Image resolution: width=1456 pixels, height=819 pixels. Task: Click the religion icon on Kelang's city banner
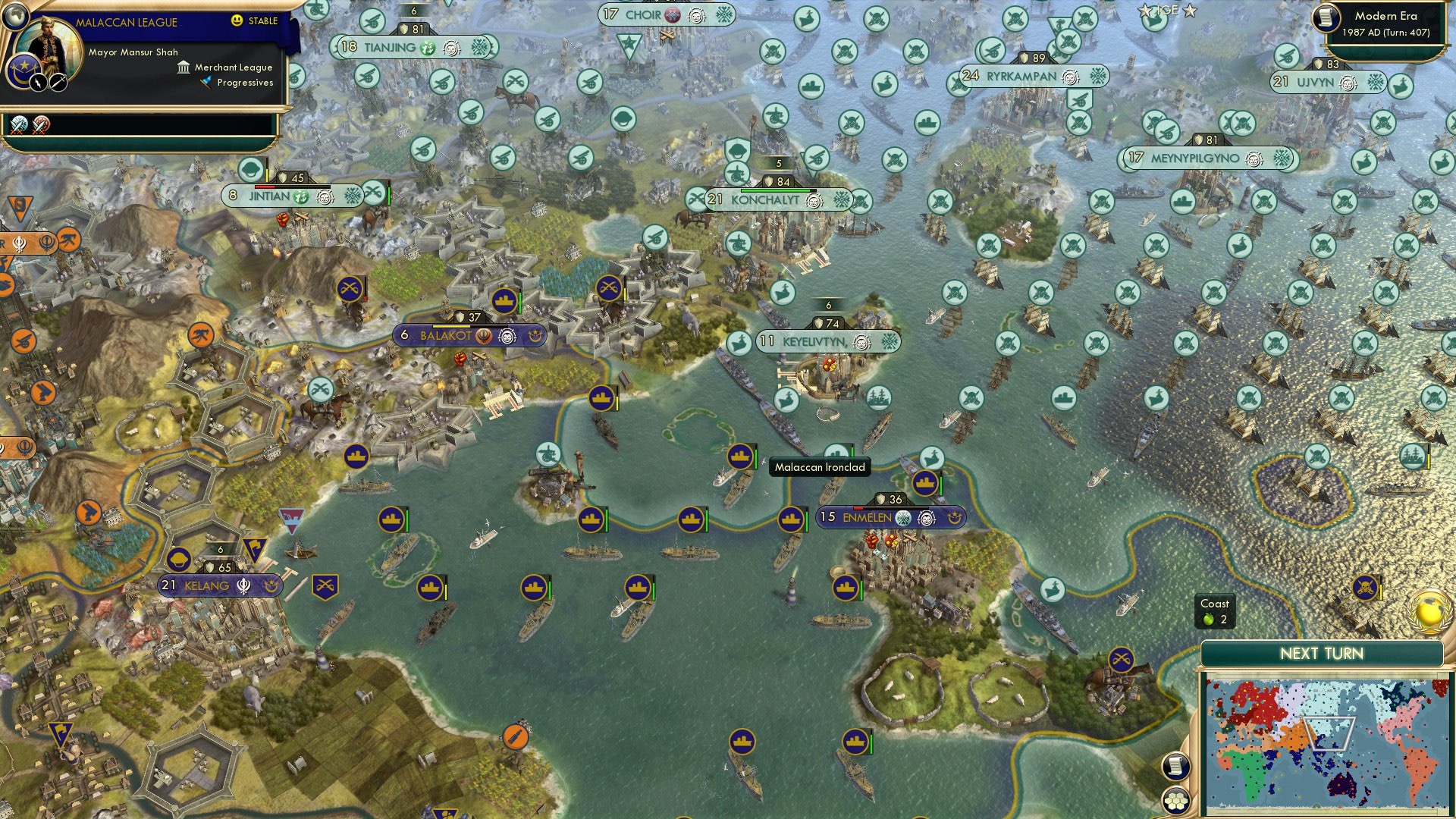244,587
